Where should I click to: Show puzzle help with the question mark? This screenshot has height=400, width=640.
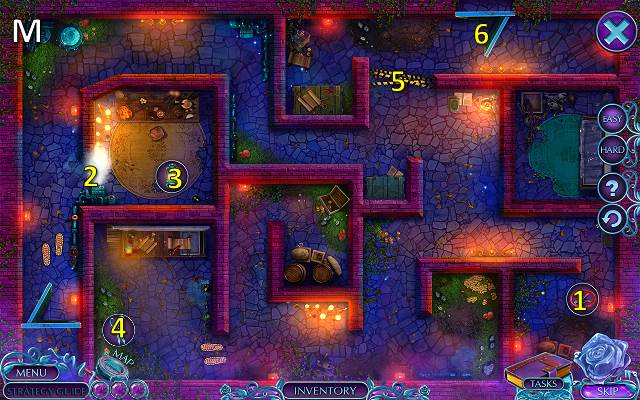pyautogui.click(x=612, y=186)
